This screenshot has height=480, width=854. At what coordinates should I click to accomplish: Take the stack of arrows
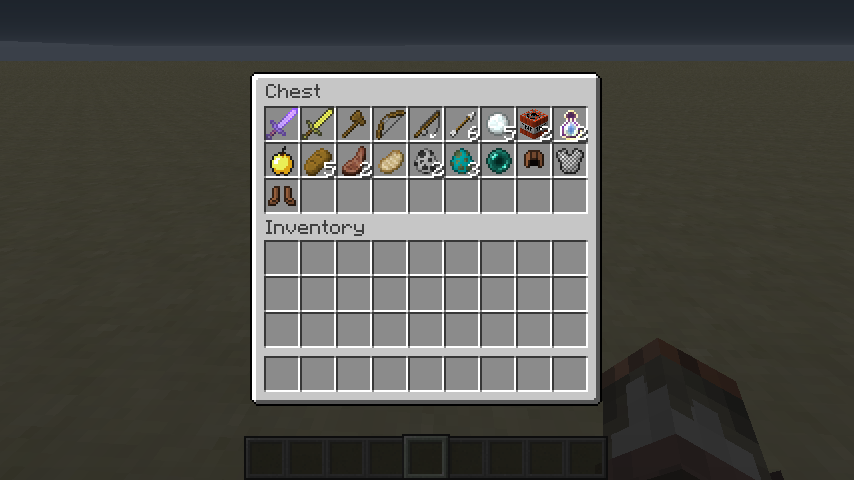[462, 124]
